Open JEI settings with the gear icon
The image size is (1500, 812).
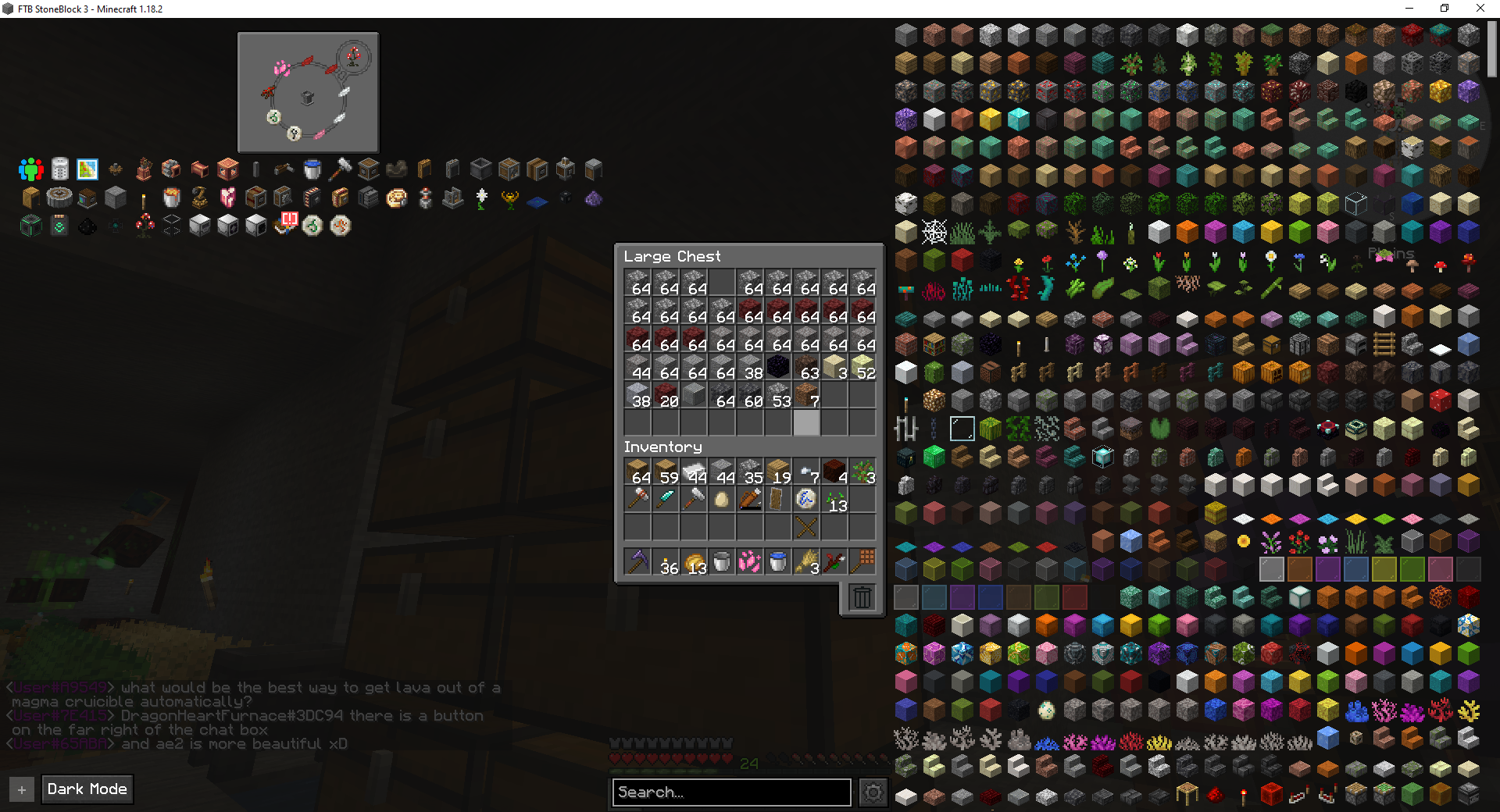(873, 792)
